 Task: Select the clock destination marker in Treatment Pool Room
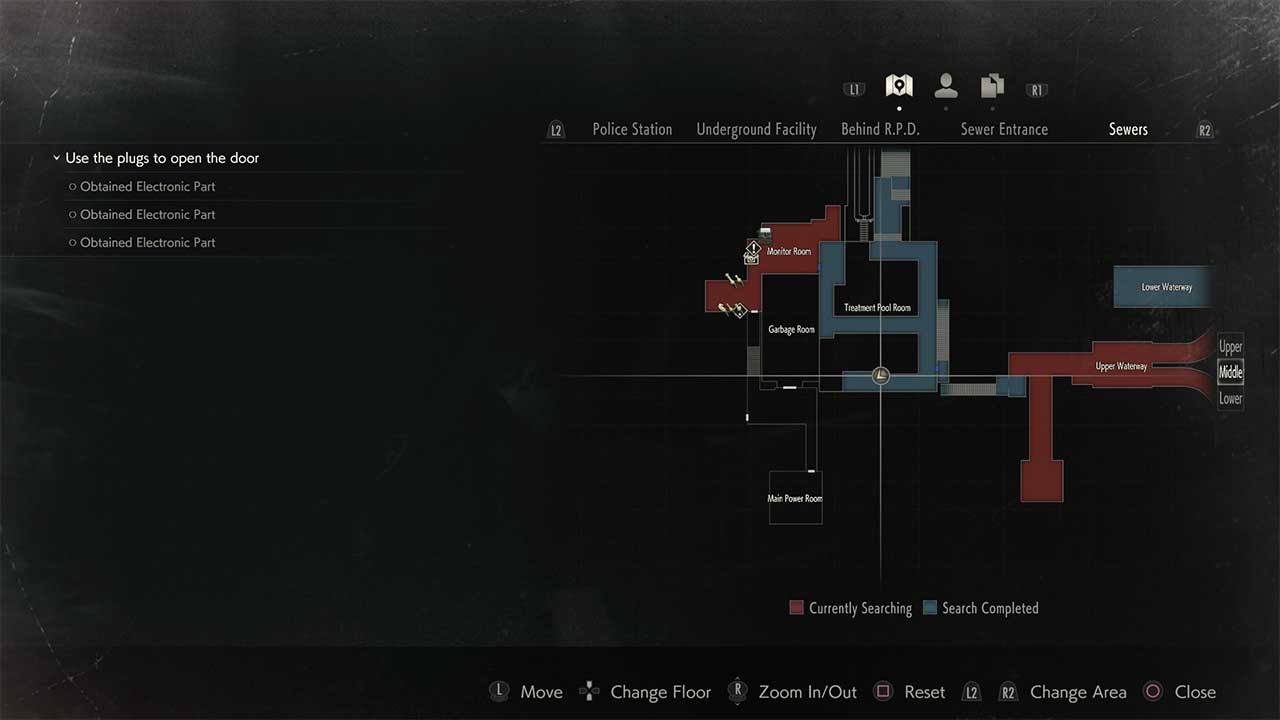tap(880, 375)
